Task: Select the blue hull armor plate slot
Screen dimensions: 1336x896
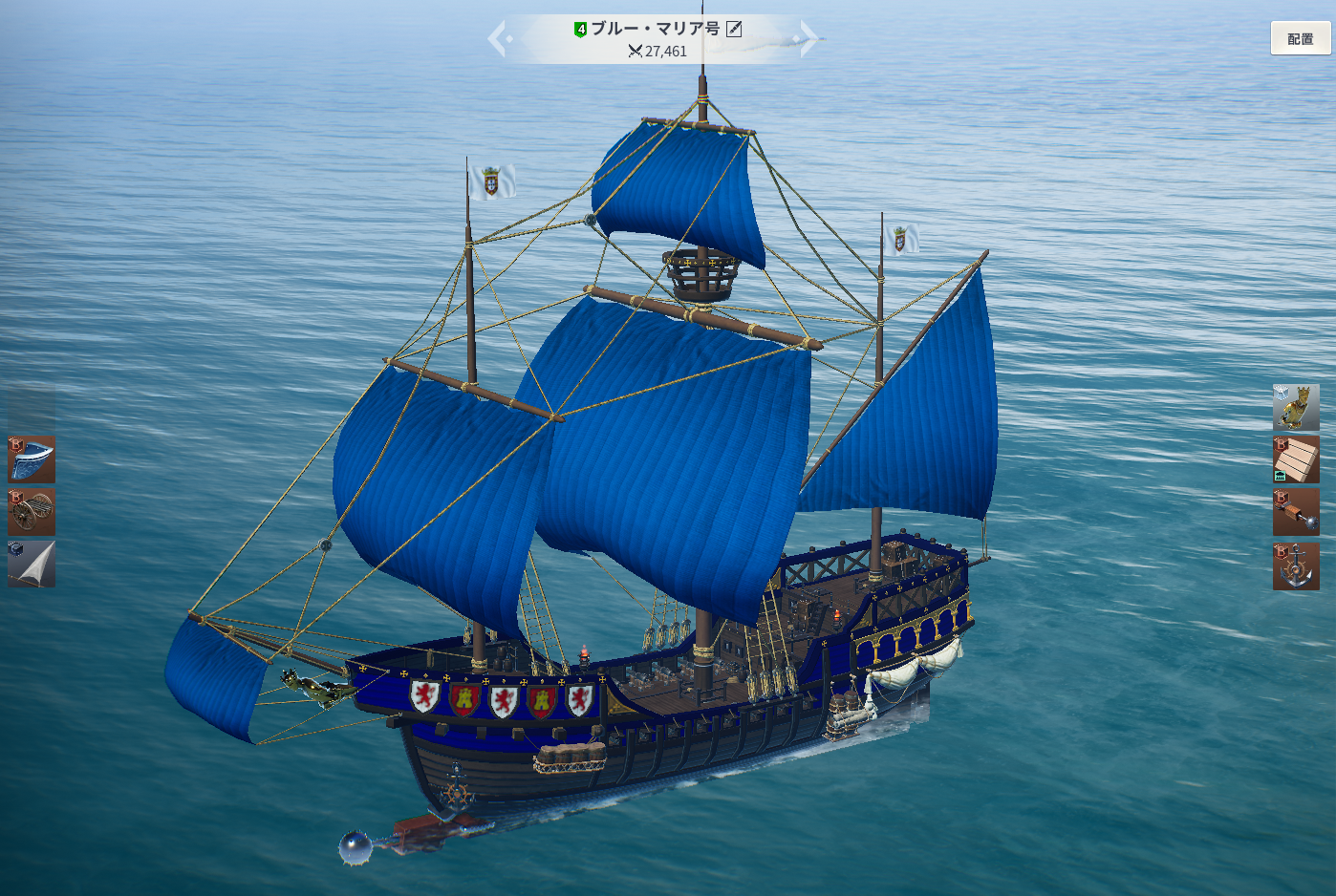Action: 32,459
